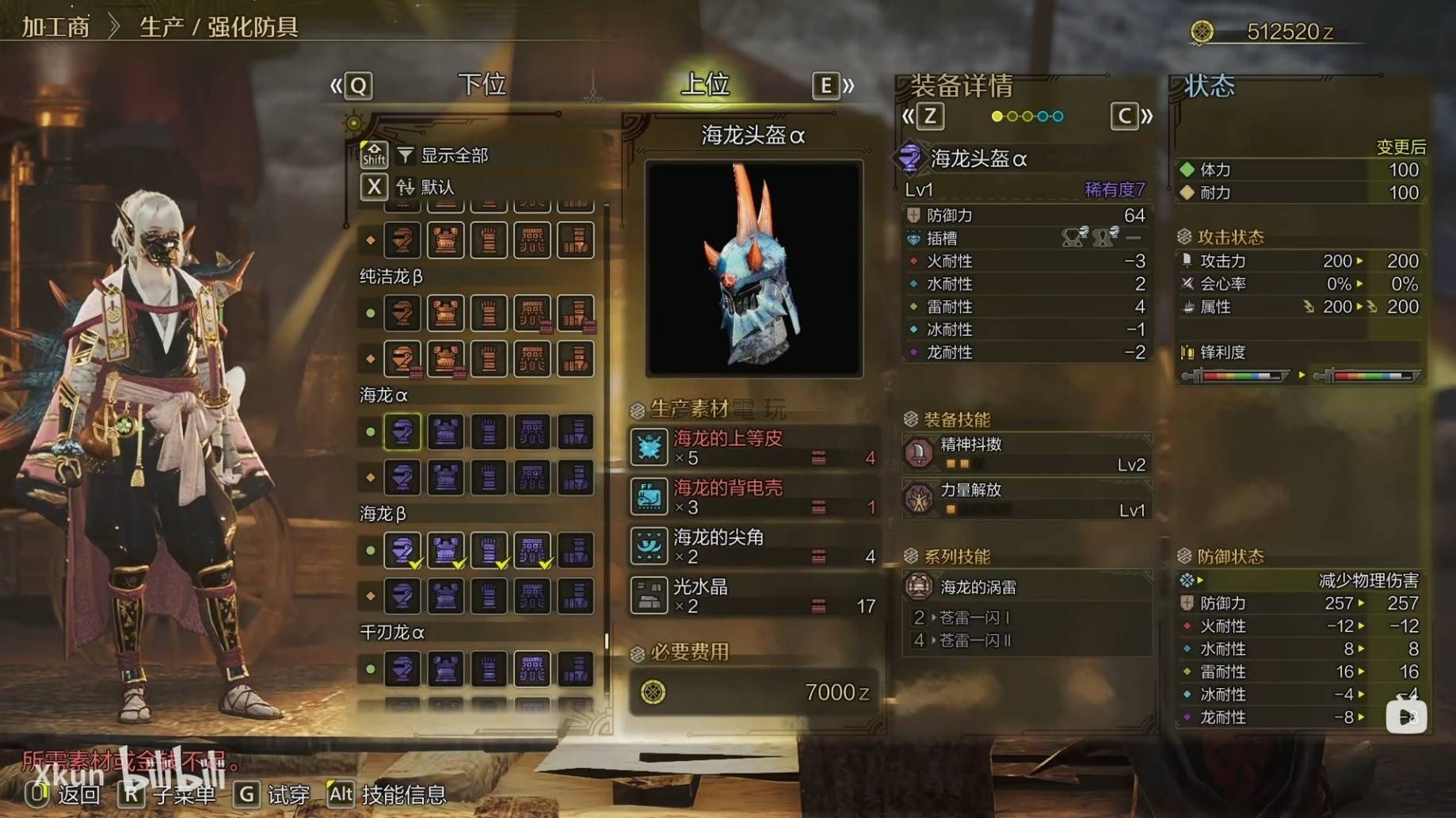Select the 光水晶 material row

pos(753,596)
